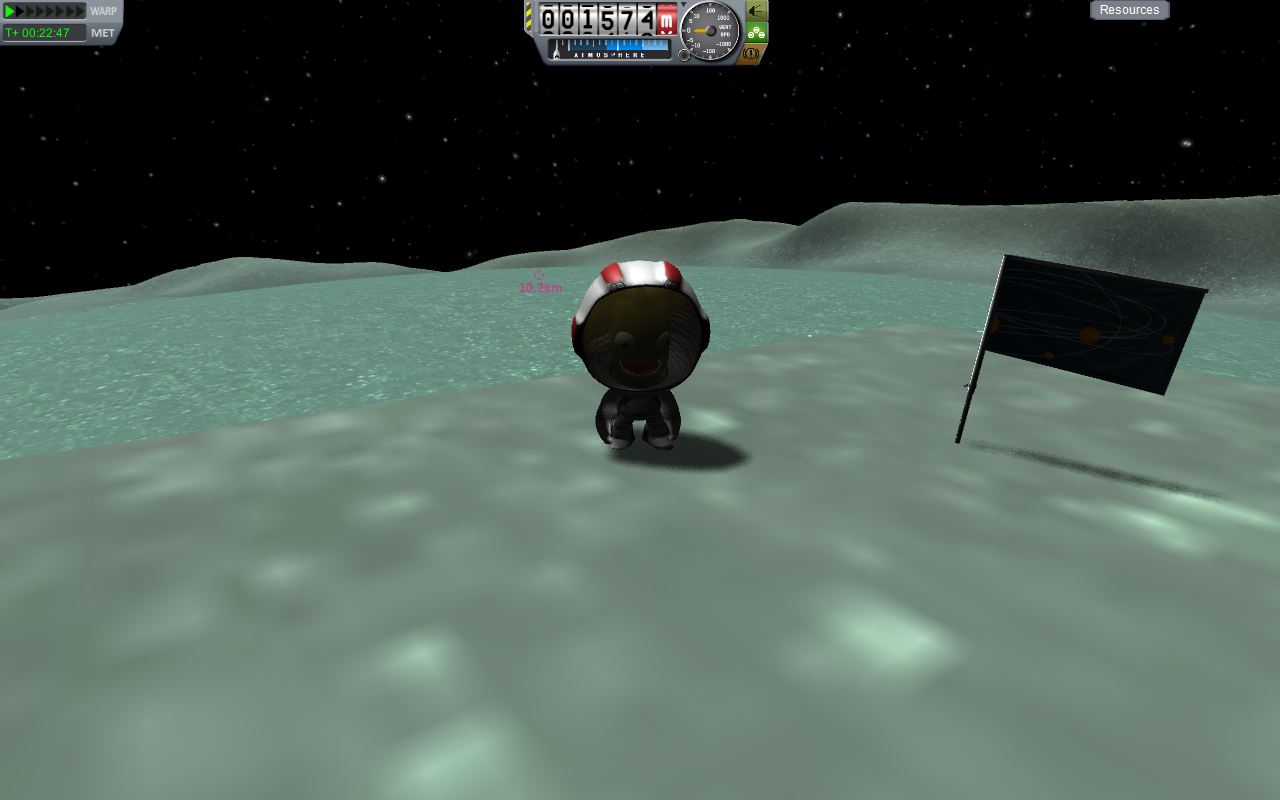Toggle the lights button by the altimeter

(x=756, y=11)
